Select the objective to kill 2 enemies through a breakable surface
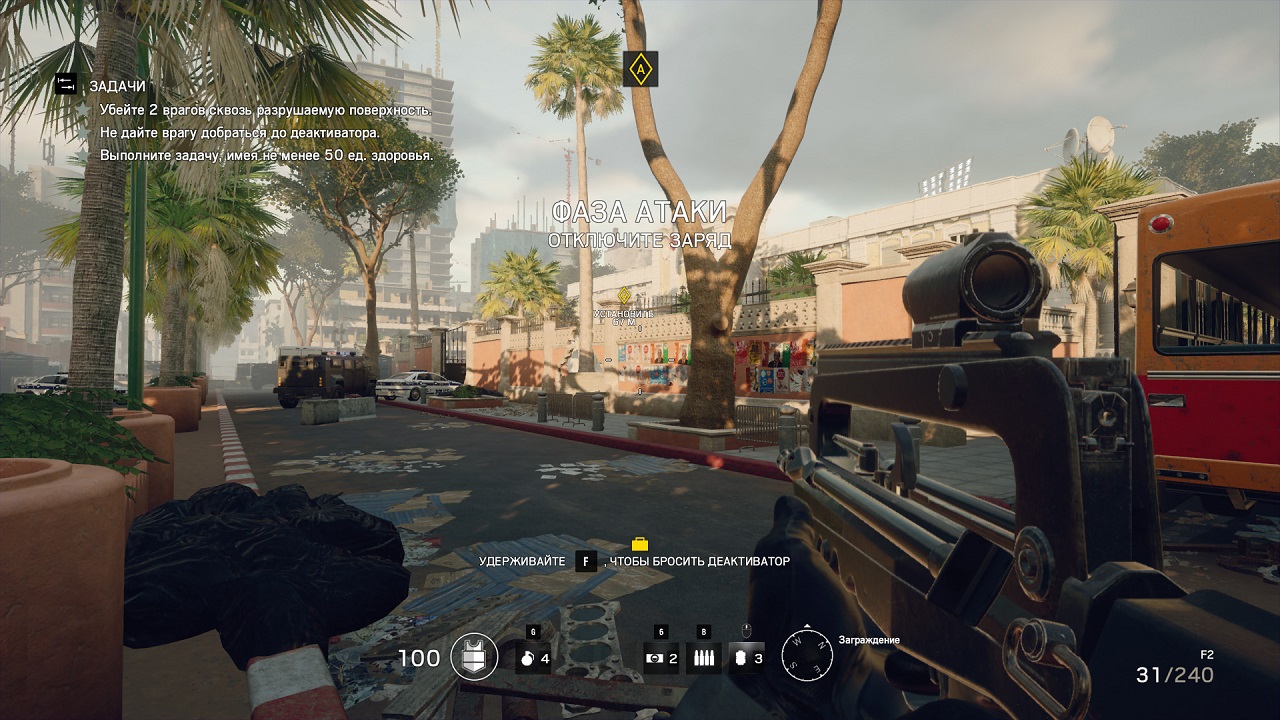 click(265, 109)
